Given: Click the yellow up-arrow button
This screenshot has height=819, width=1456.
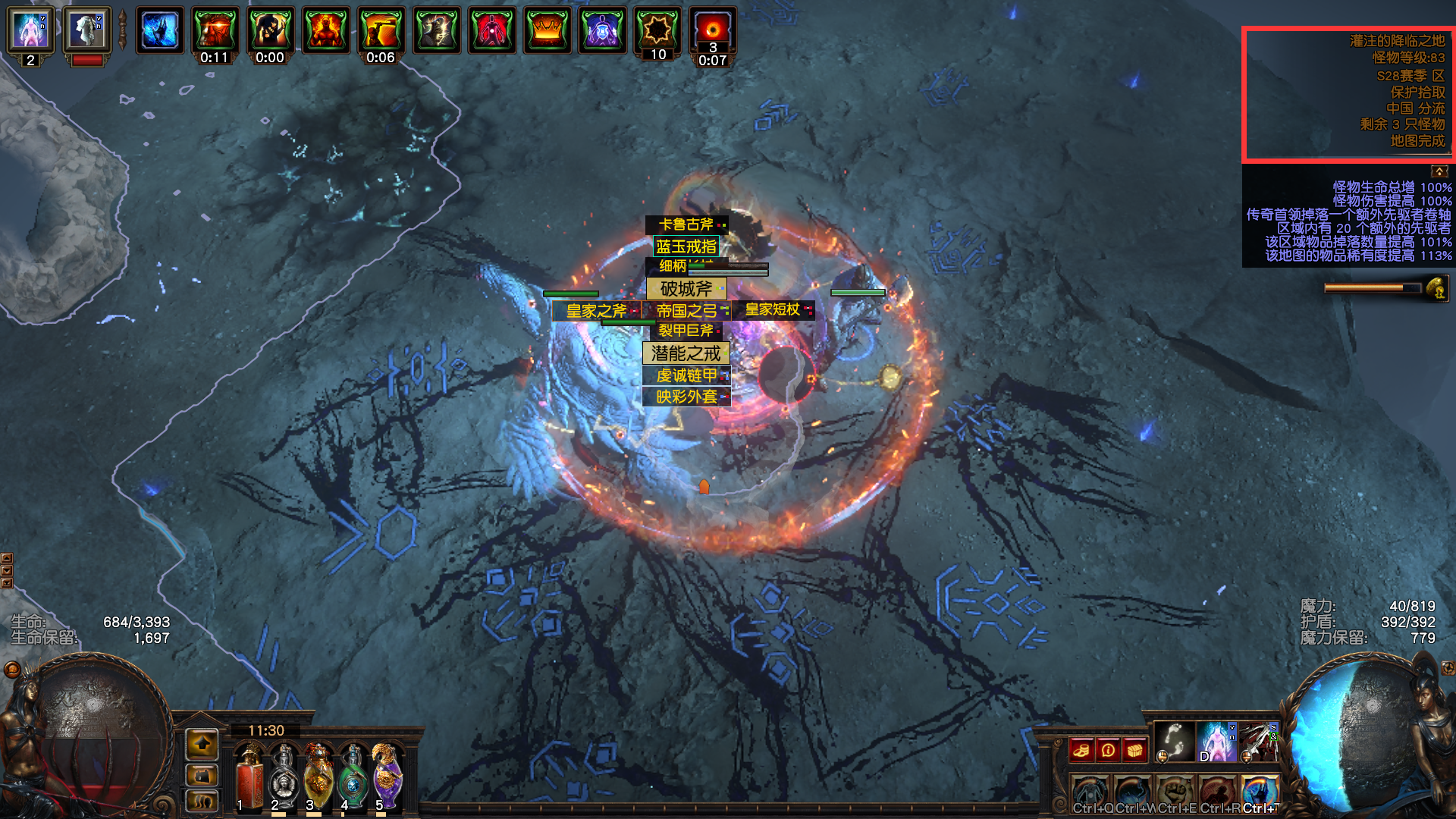Looking at the screenshot, I should pyautogui.click(x=202, y=745).
